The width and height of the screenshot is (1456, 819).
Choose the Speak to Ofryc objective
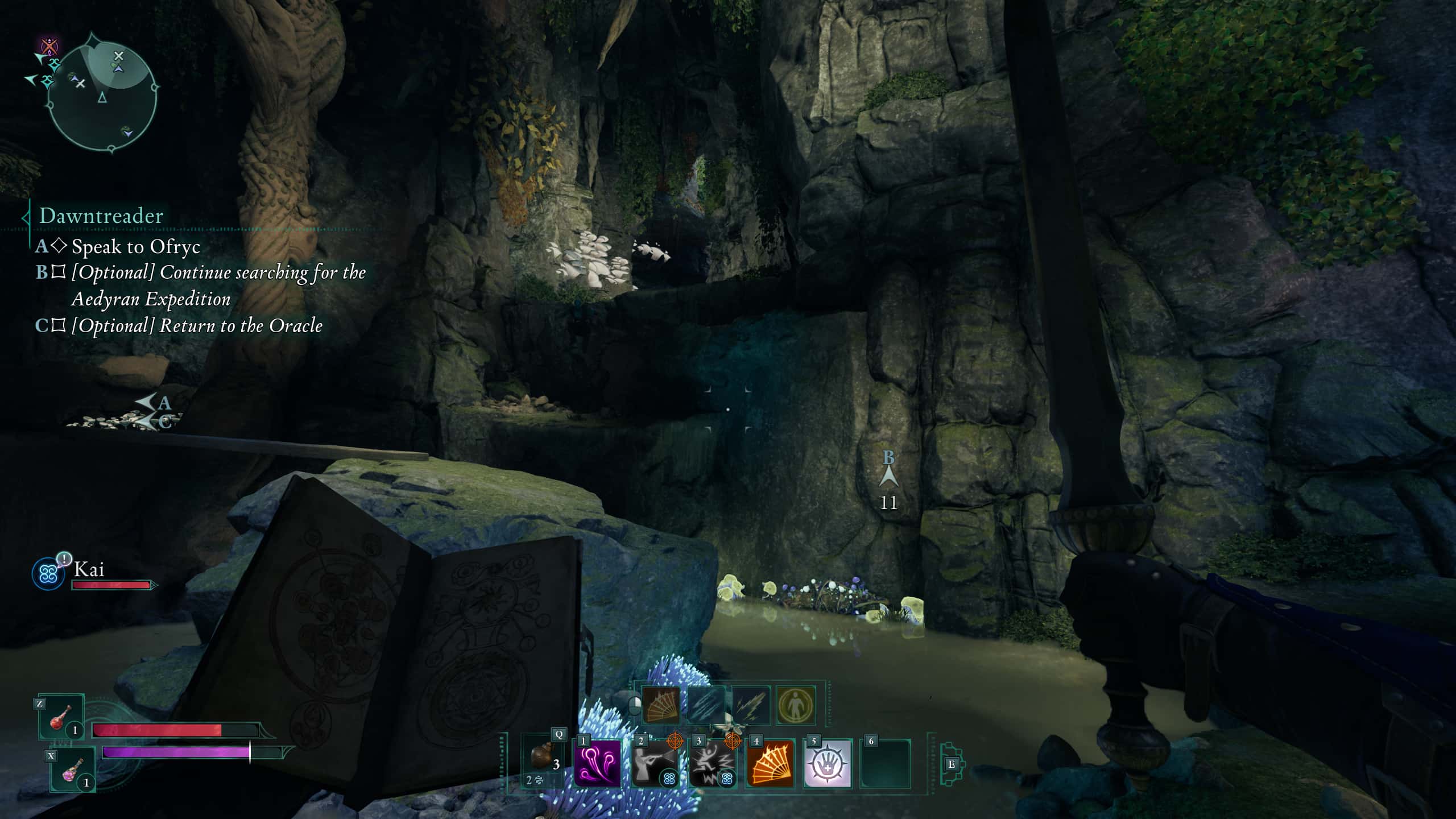(x=135, y=246)
